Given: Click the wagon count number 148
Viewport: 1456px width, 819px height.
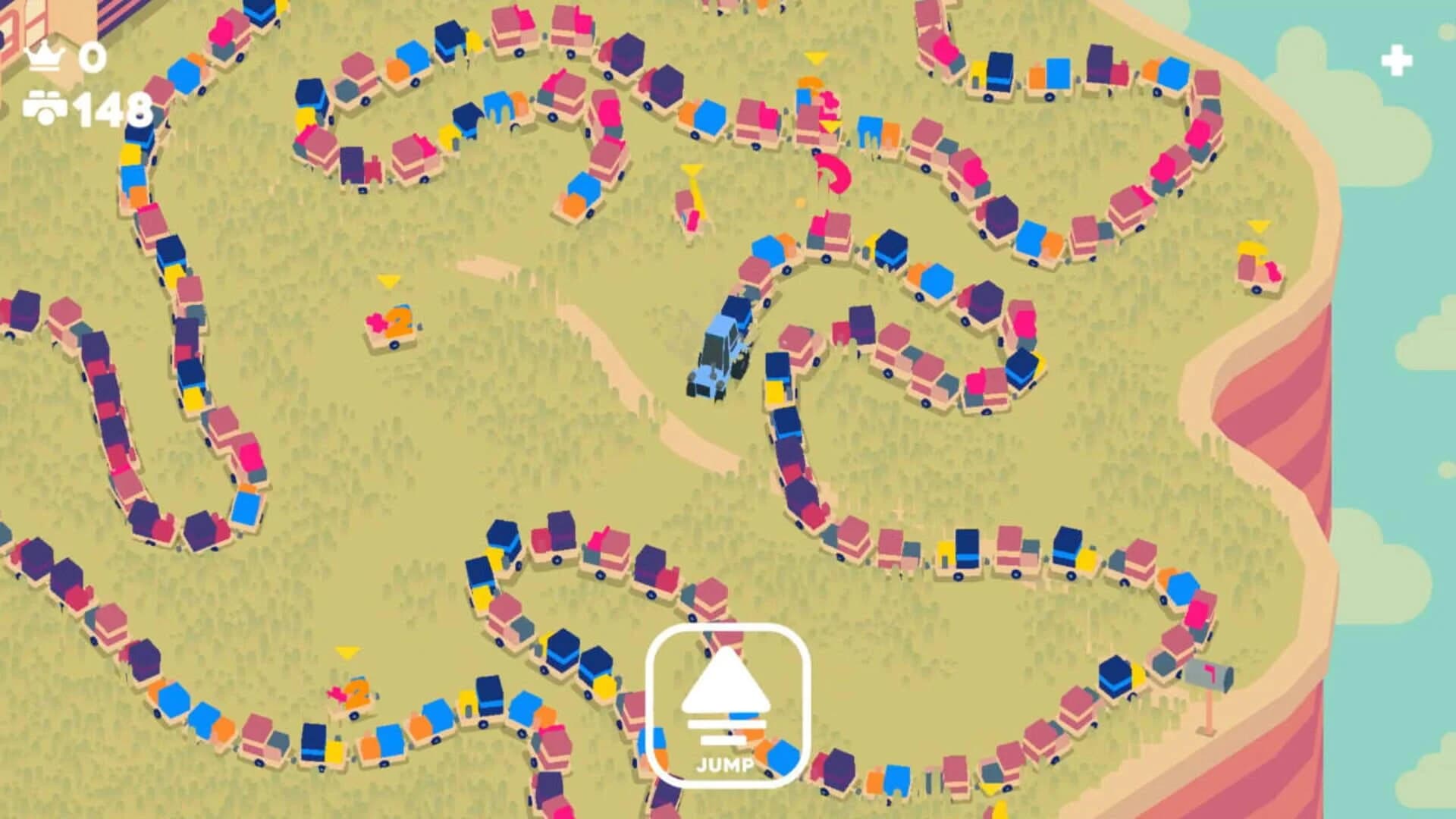Looking at the screenshot, I should [110, 108].
